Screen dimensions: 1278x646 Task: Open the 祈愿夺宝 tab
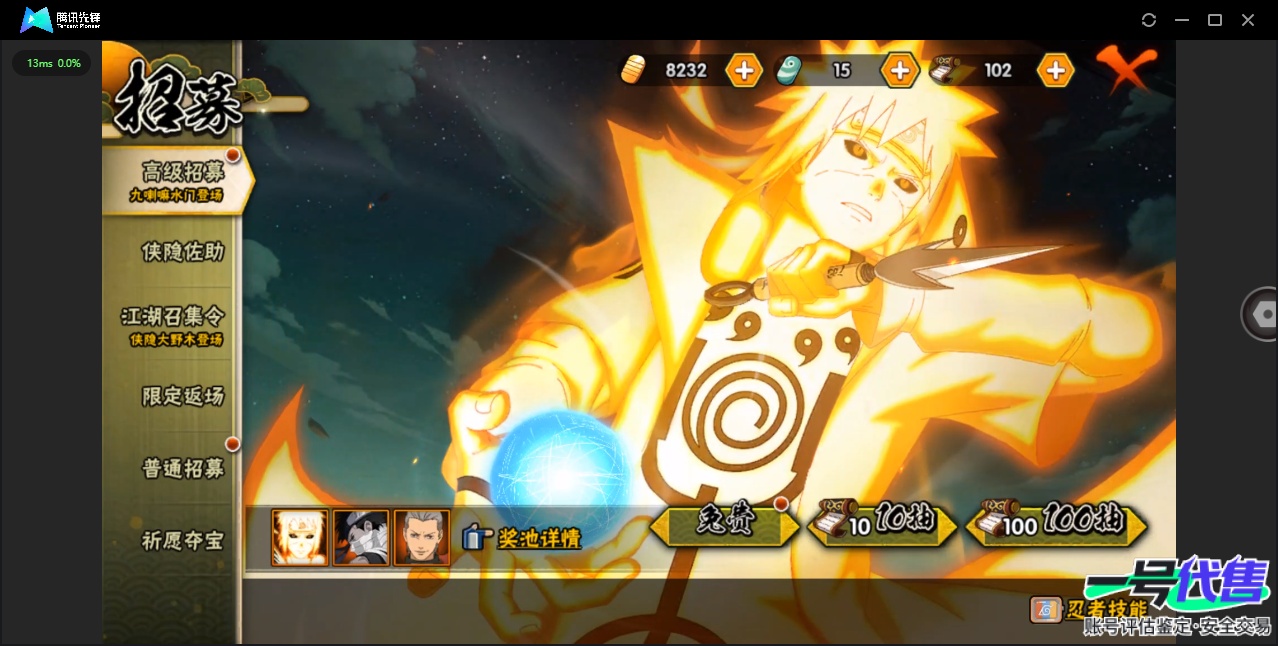[182, 541]
